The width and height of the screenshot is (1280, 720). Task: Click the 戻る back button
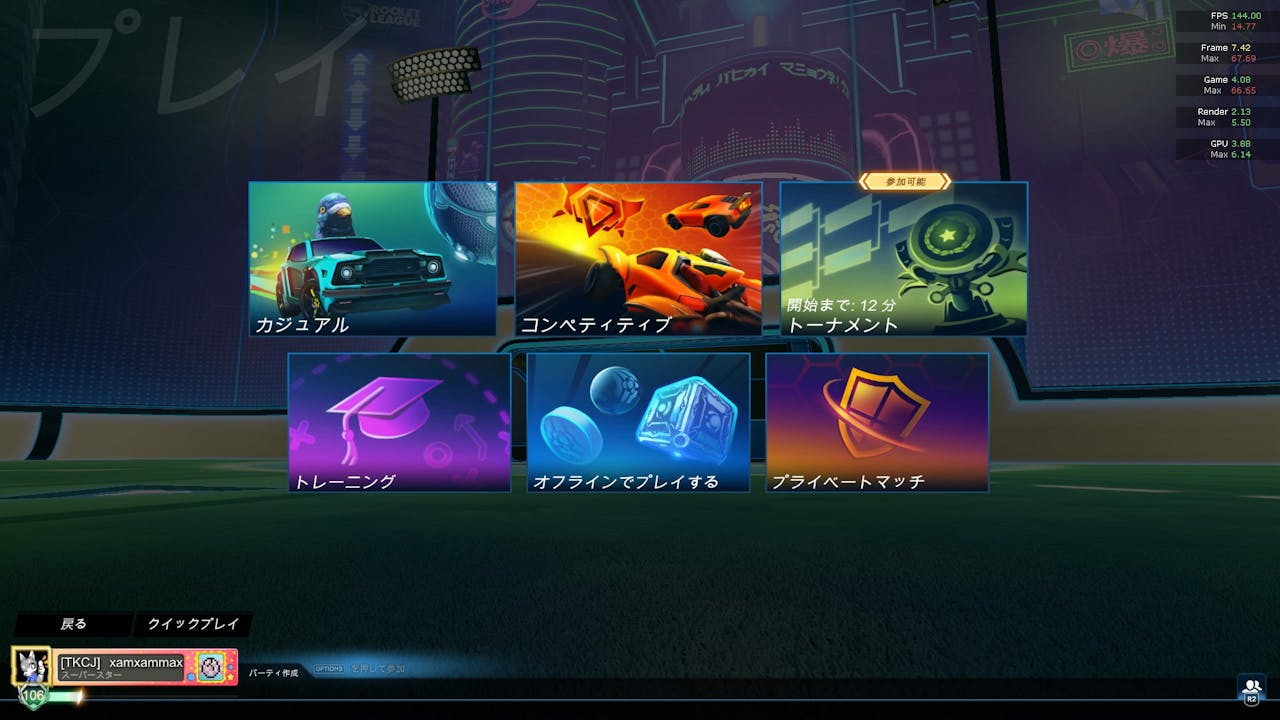(73, 624)
